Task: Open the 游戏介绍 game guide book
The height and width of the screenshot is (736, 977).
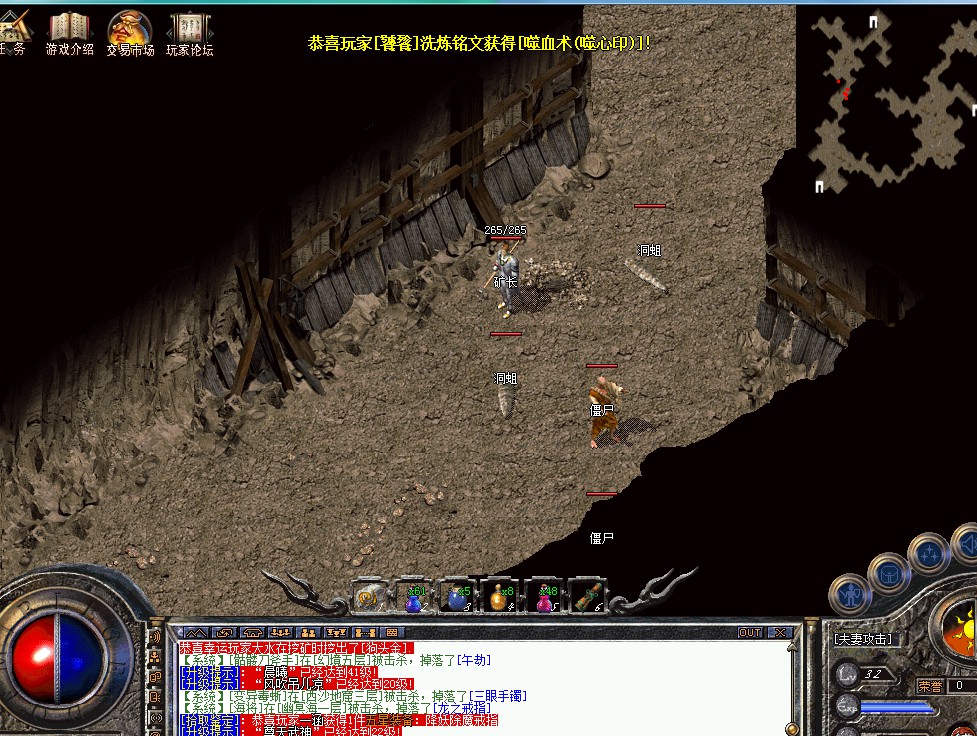Action: tap(69, 31)
